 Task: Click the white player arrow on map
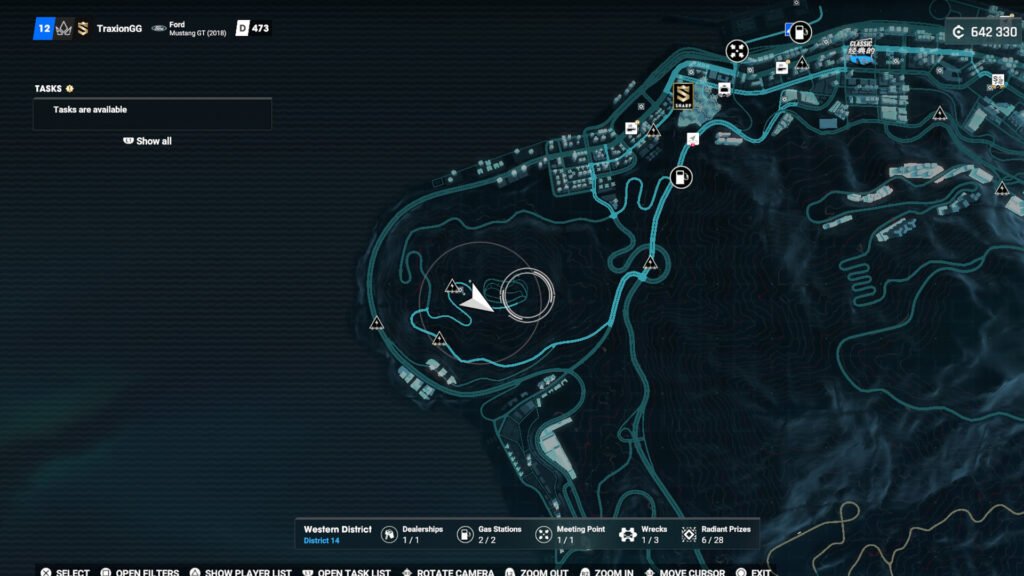[477, 298]
